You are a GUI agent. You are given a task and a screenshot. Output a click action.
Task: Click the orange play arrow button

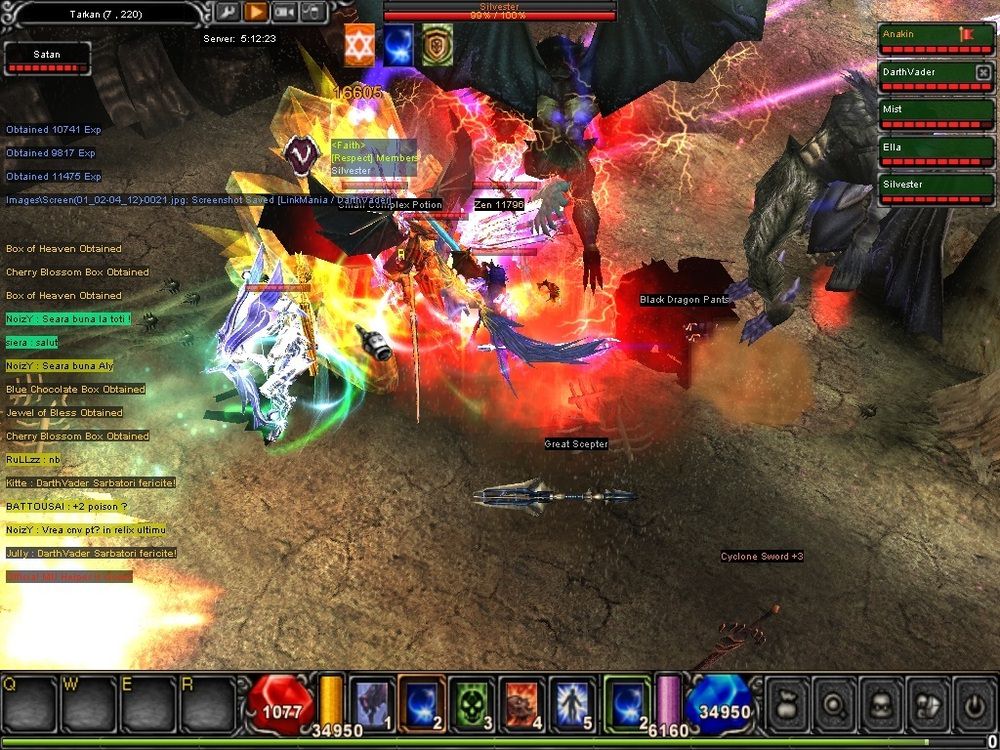pos(255,12)
